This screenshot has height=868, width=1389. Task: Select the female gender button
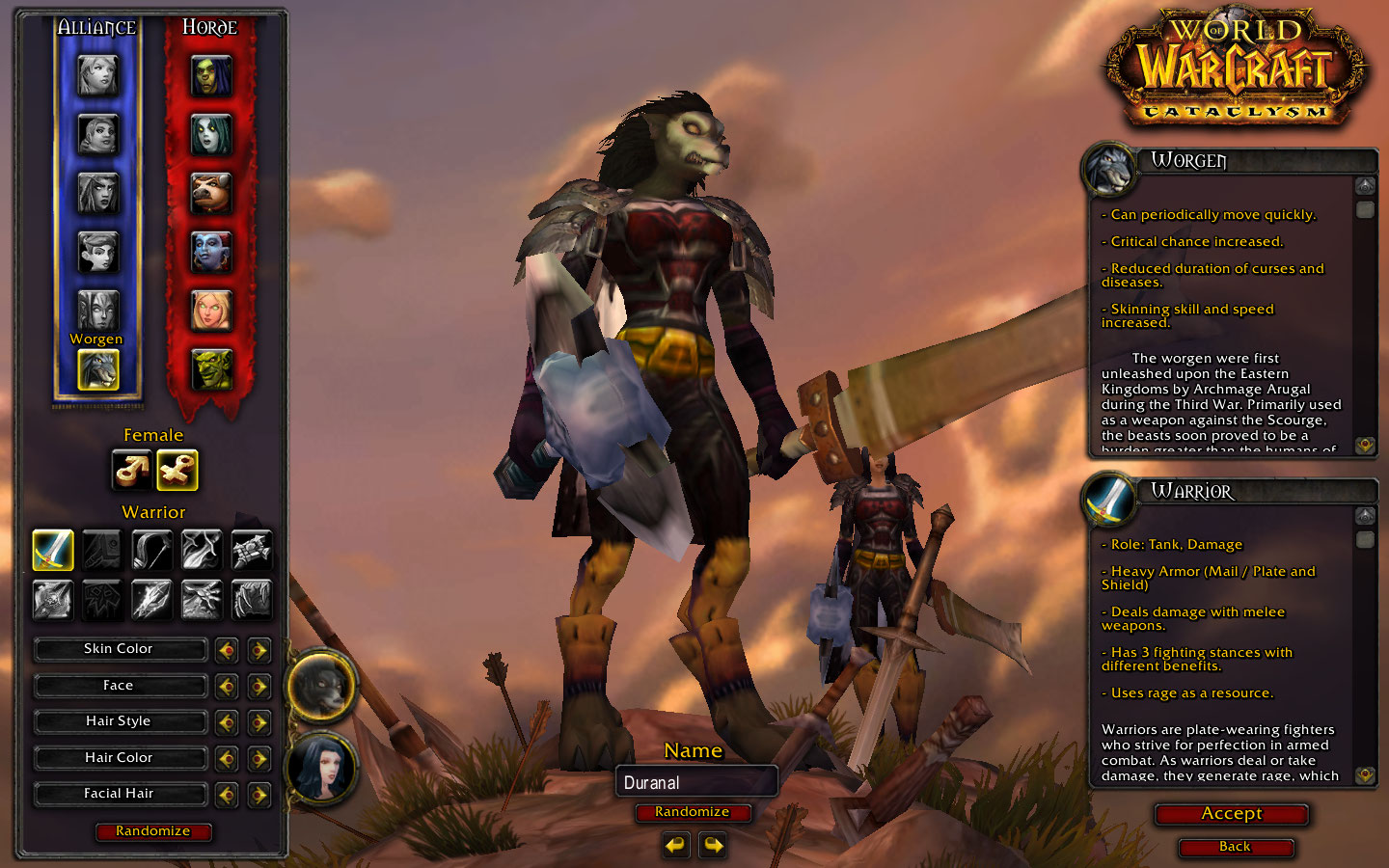pyautogui.click(x=177, y=470)
